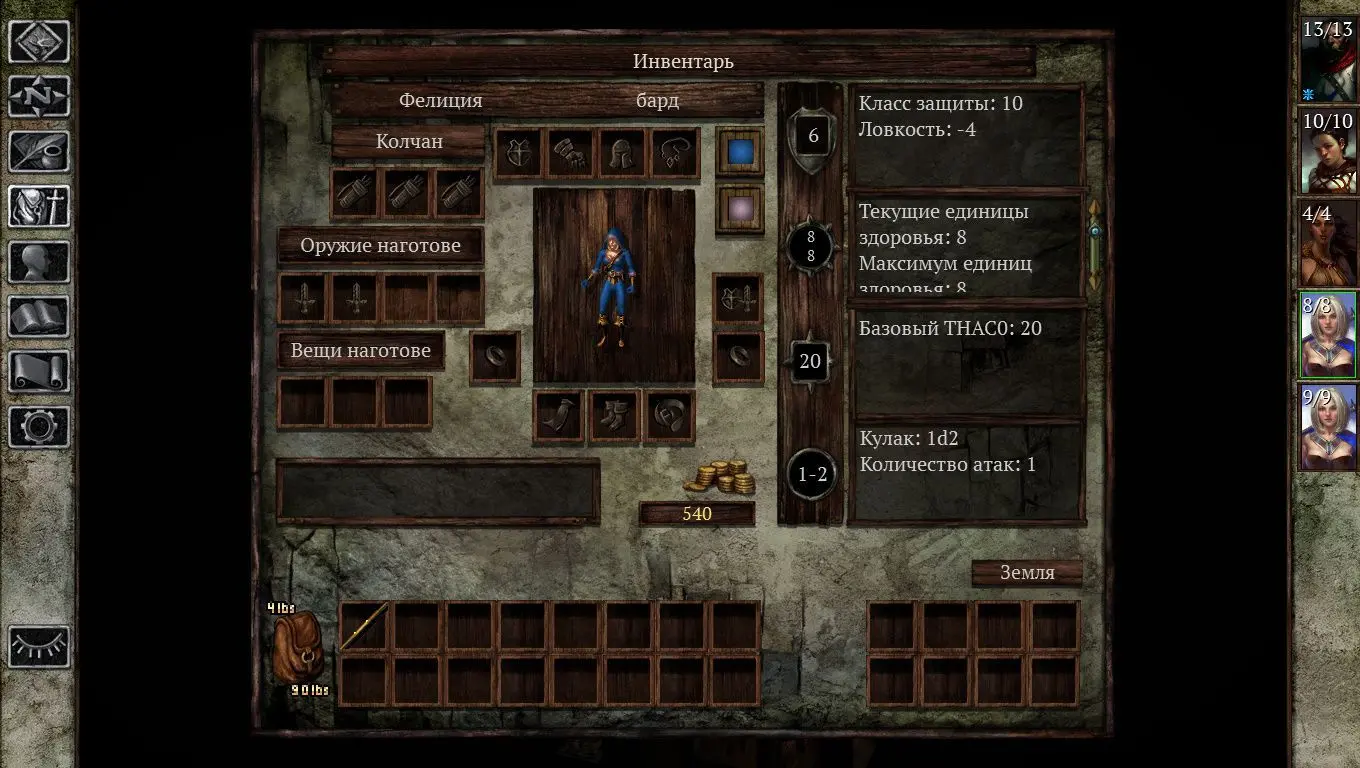Open the mage spellbook
This screenshot has width=1360, height=768.
click(39, 317)
